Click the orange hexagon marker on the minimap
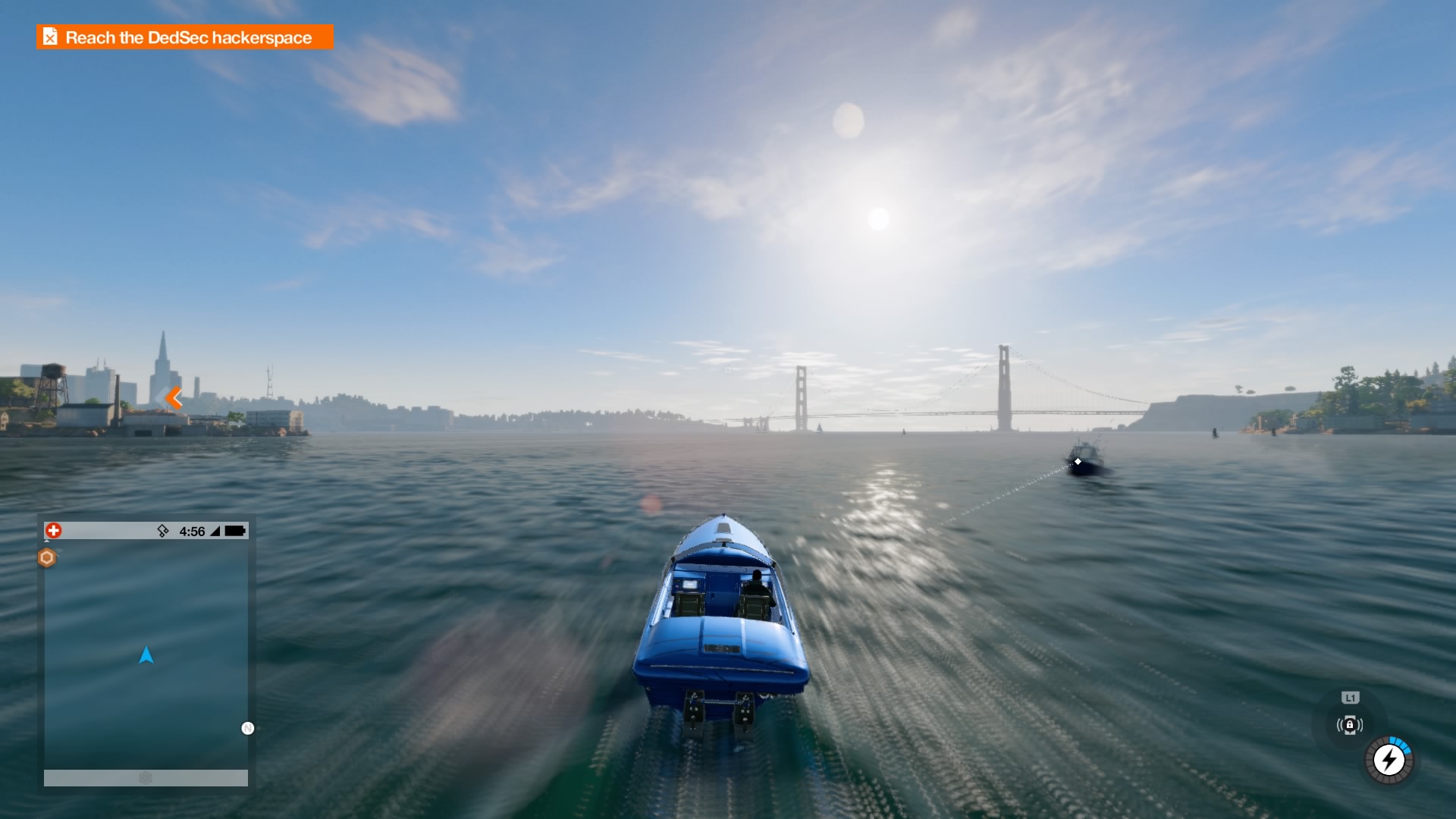This screenshot has width=1456, height=819. pyautogui.click(x=47, y=558)
